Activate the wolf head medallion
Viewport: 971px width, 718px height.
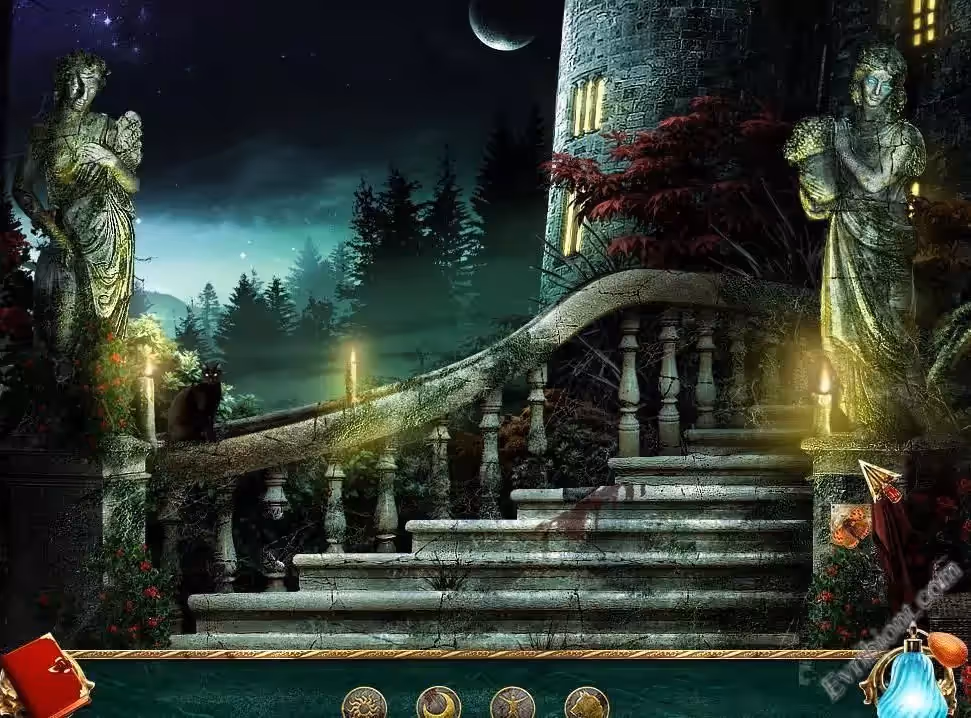tap(586, 703)
